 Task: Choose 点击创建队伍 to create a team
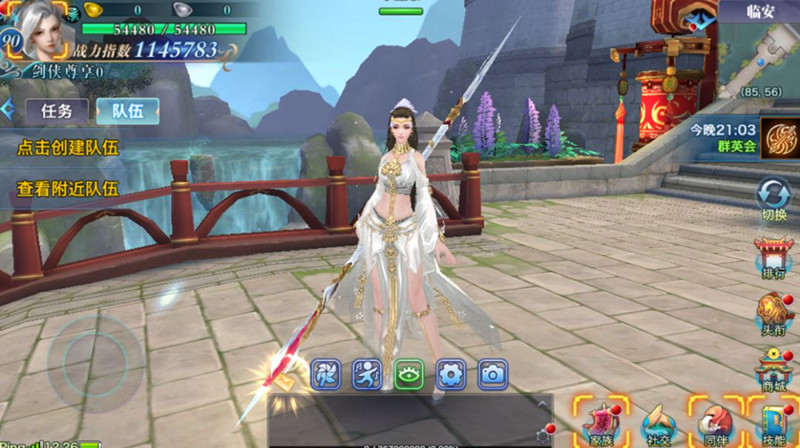pos(68,147)
